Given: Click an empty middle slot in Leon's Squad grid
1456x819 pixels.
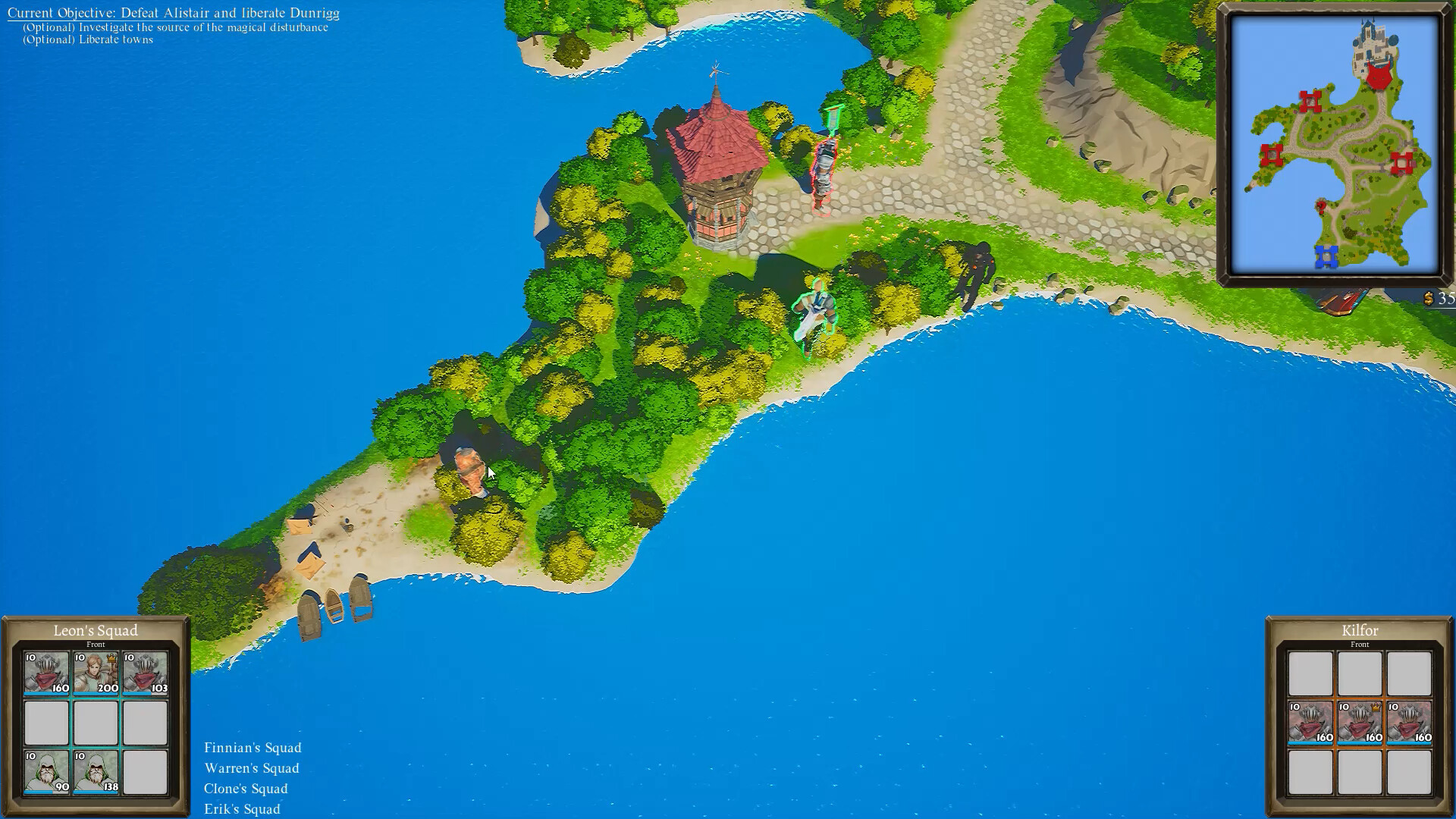Looking at the screenshot, I should point(95,722).
